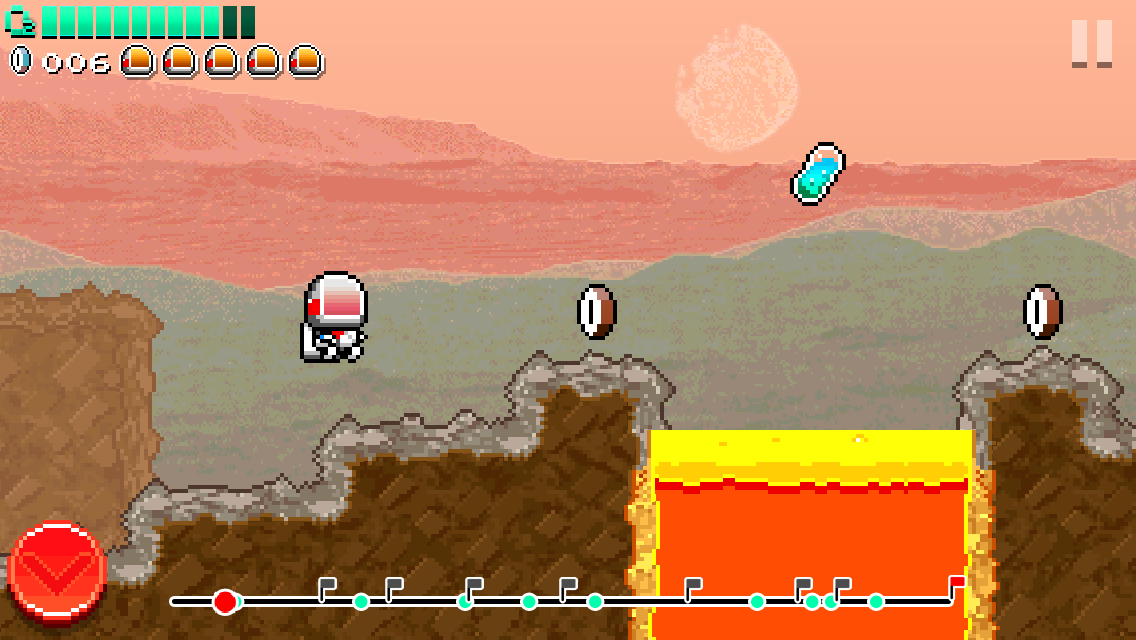This screenshot has width=1136, height=640.
Task: Pause the game with the pause button
Action: [x=1091, y=43]
